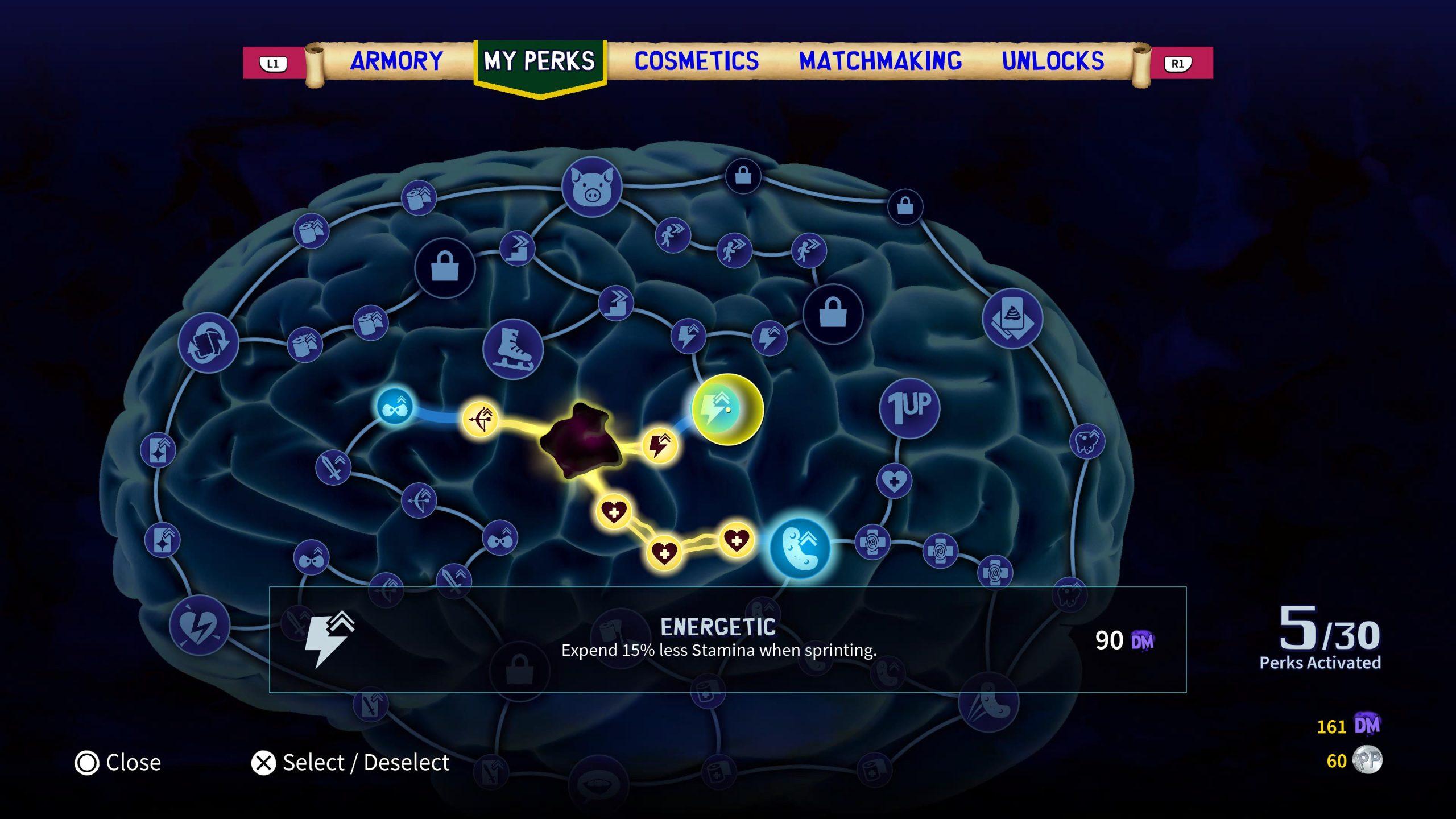Select the My Perks tab
Image resolution: width=1456 pixels, height=819 pixels.
pyautogui.click(x=539, y=61)
